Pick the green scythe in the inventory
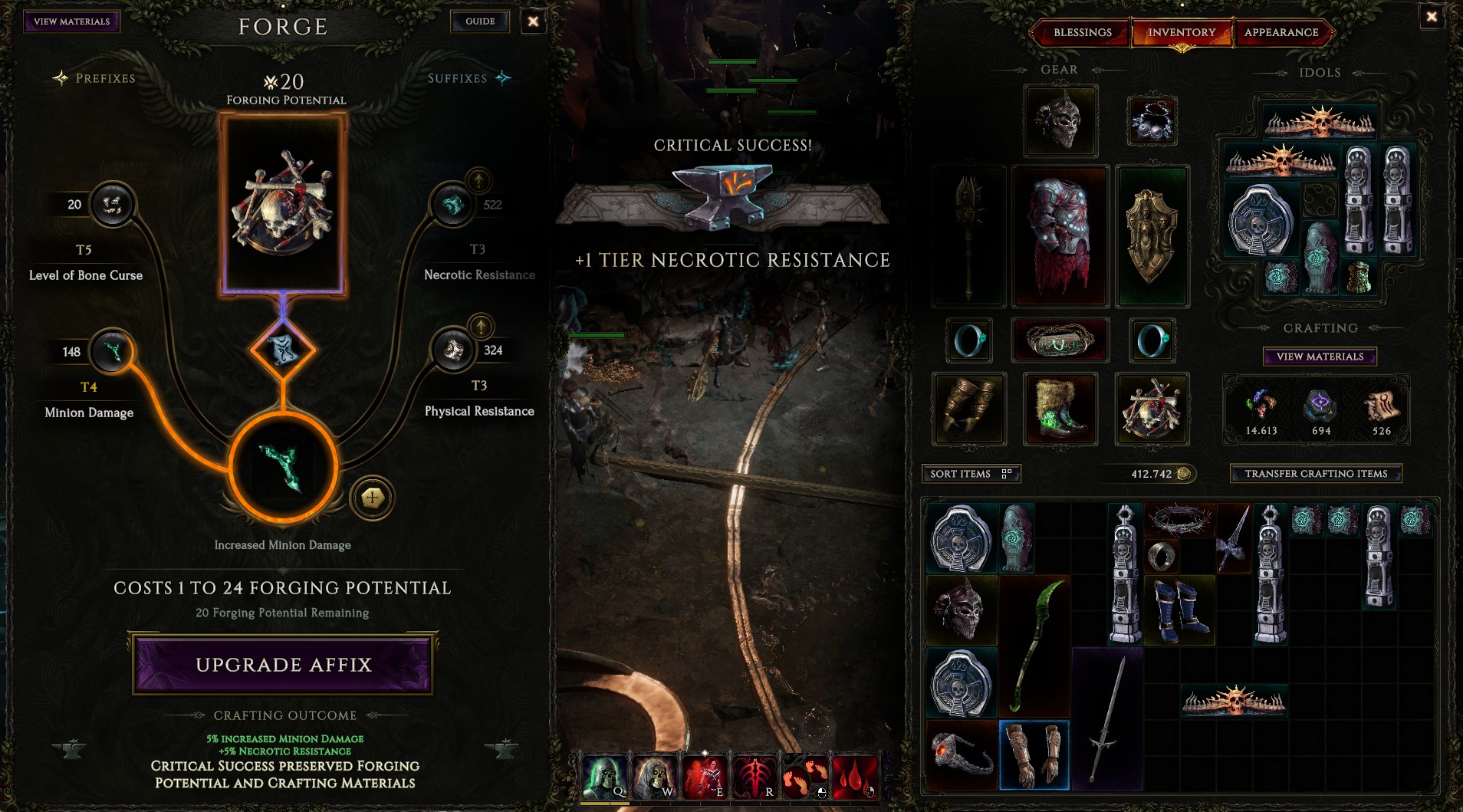Viewport: 1463px width, 812px height. (x=1035, y=644)
